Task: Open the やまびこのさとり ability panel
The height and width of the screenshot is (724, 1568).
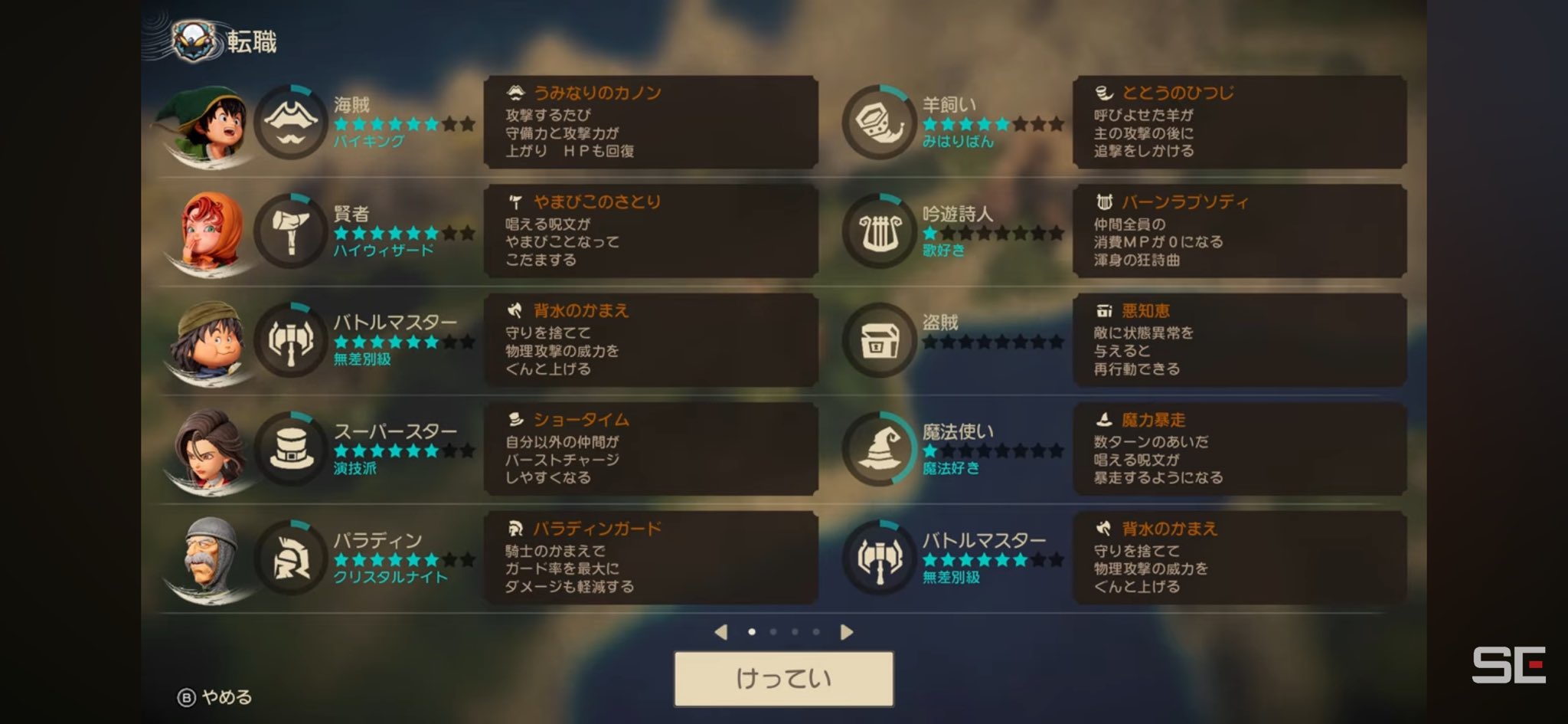Action: click(651, 231)
